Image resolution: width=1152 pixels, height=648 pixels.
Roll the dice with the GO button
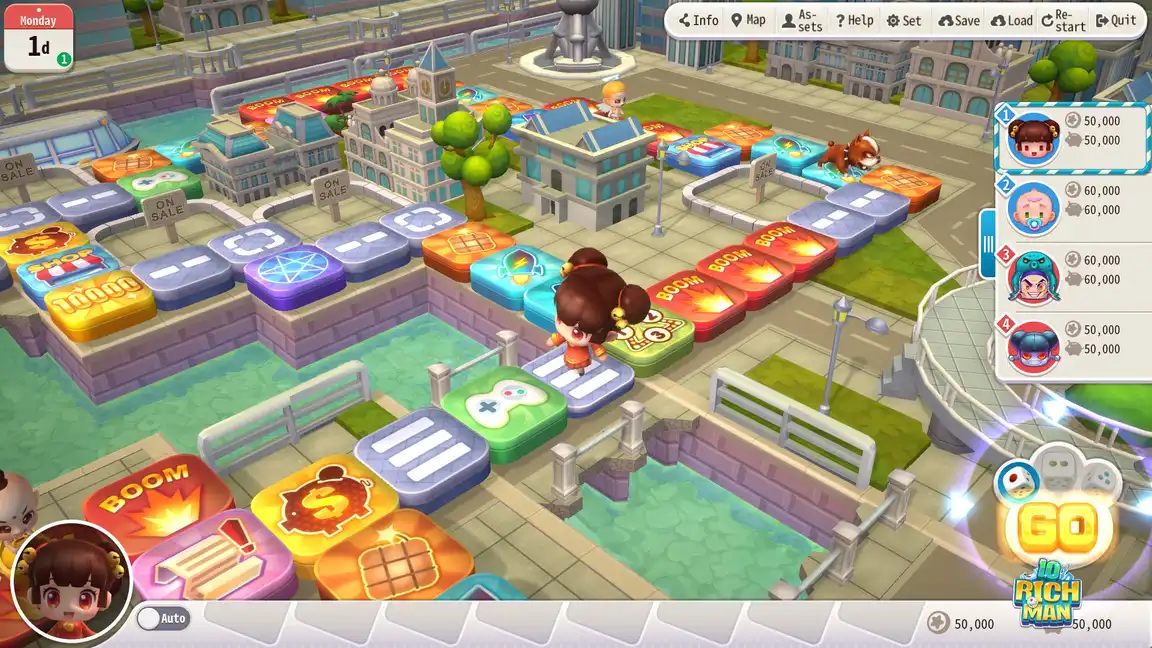coord(1056,528)
